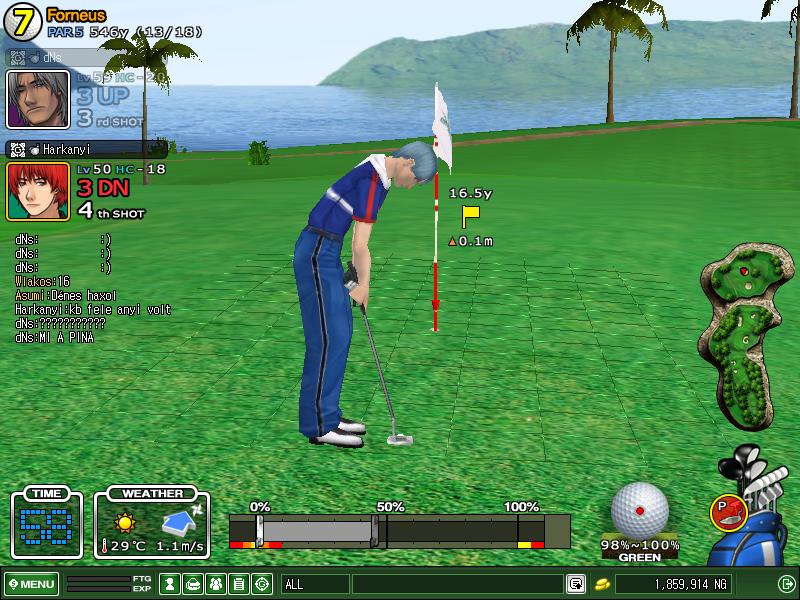800x600 pixels.
Task: Open the list document toolbar icon
Action: pos(239,584)
